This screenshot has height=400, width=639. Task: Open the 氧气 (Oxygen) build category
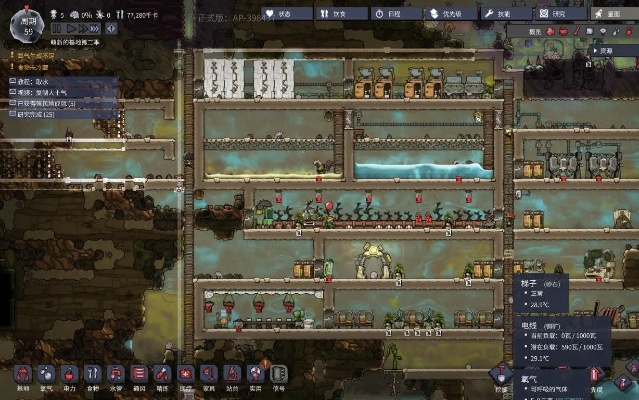(46, 376)
